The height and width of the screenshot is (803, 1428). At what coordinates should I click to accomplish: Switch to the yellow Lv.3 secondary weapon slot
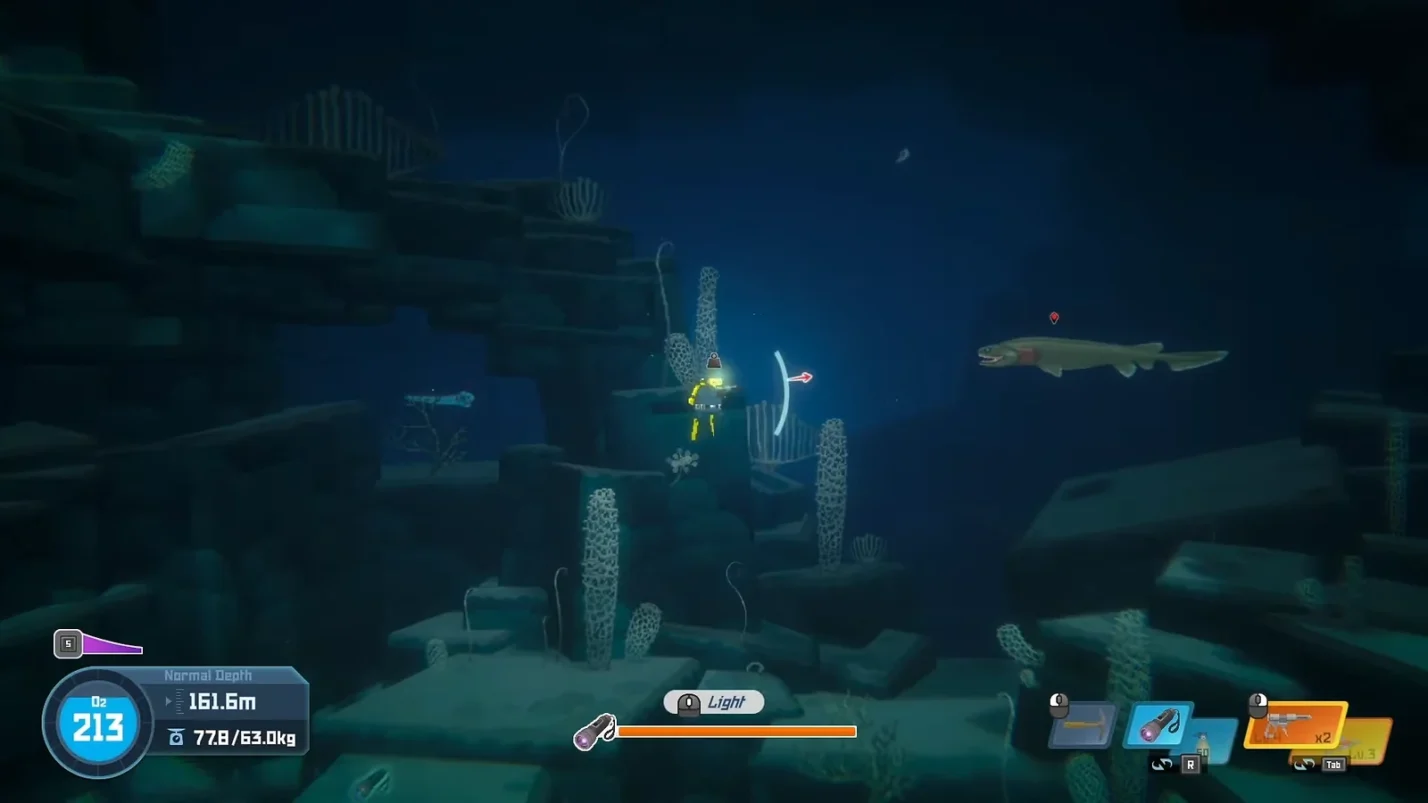[x=1366, y=741]
